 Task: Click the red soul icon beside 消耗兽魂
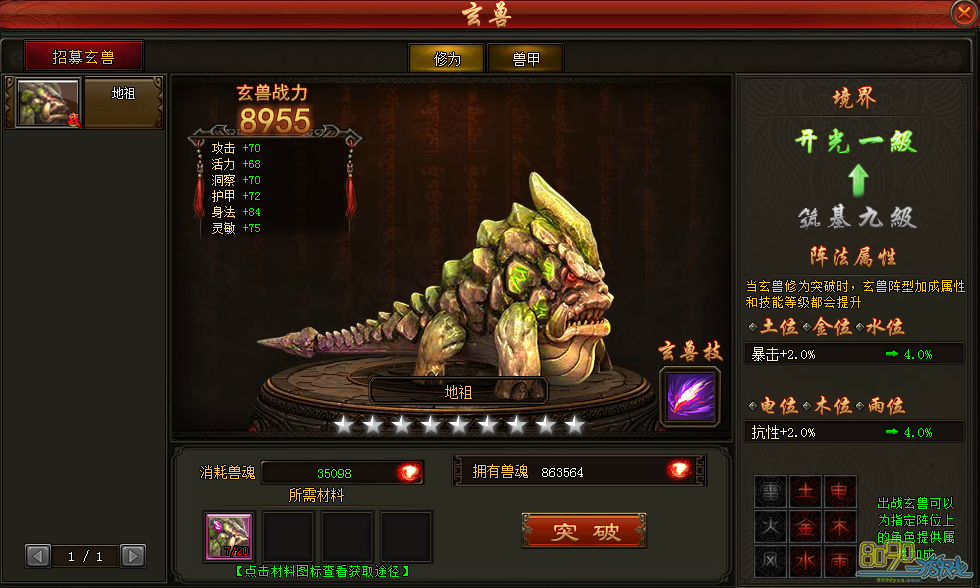tap(408, 472)
